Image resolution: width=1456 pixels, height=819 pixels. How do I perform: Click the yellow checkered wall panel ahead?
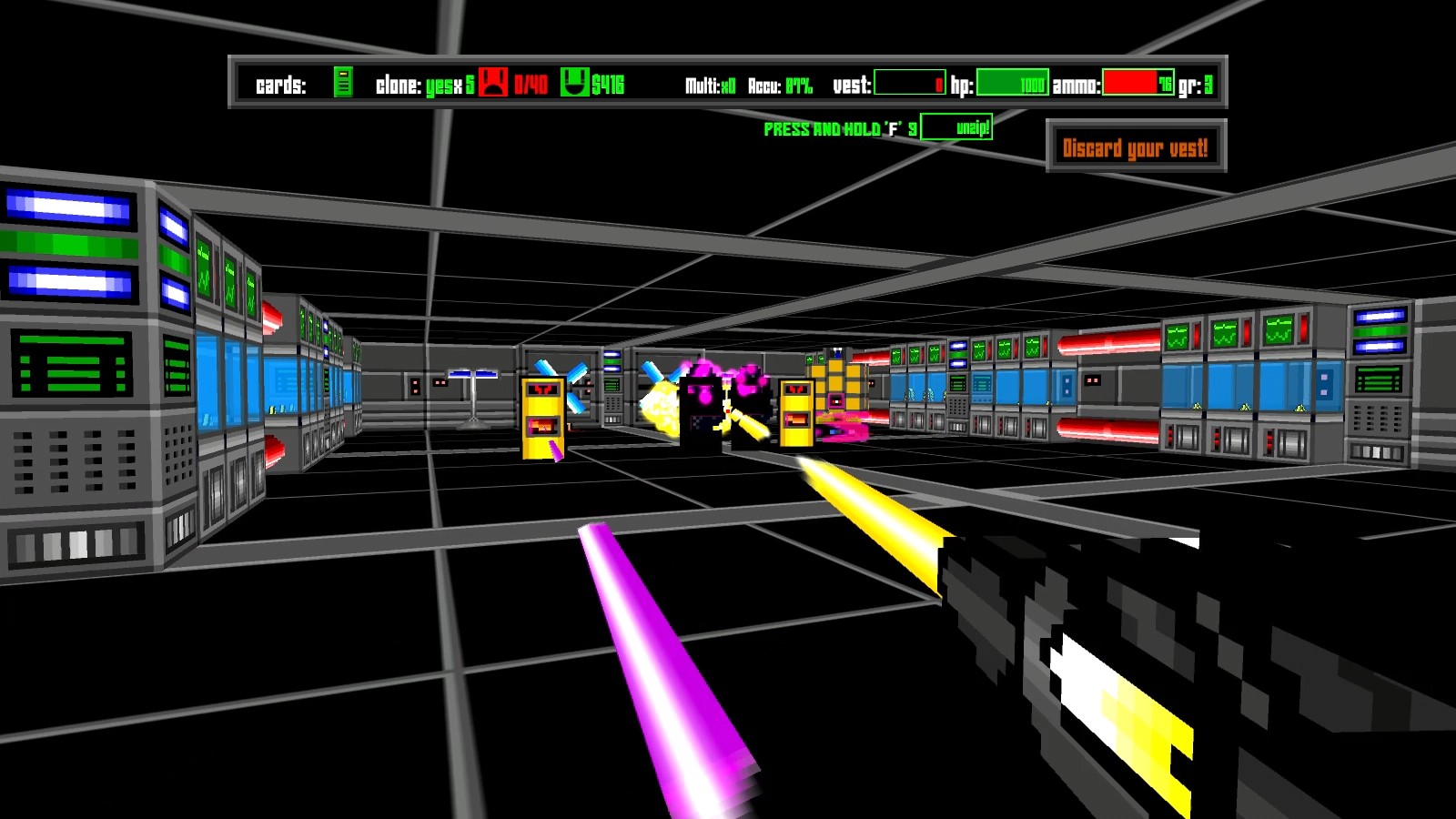click(x=838, y=382)
